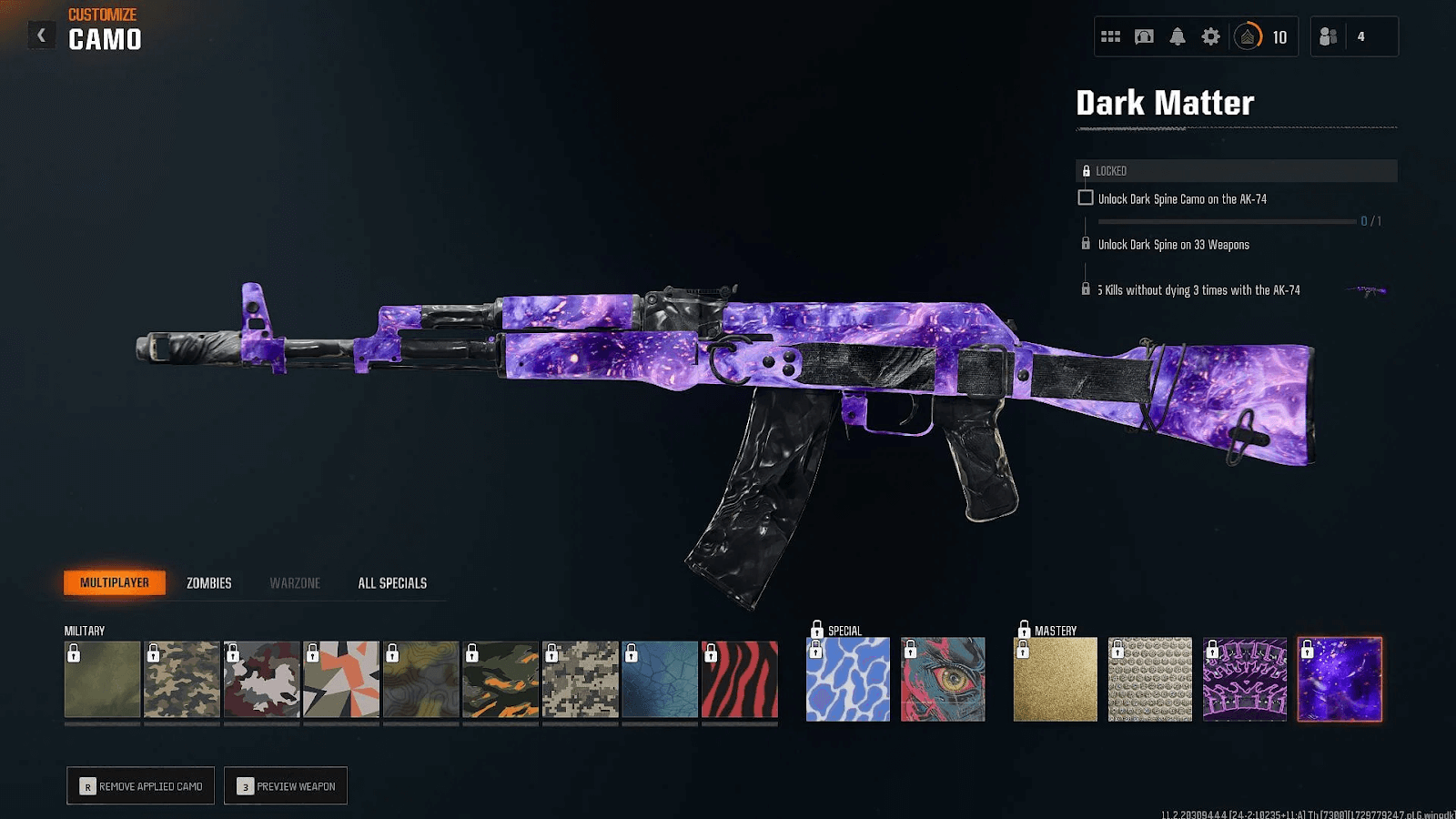Click the lock on the kills challenge row
The height and width of the screenshot is (819, 1456).
(1086, 289)
